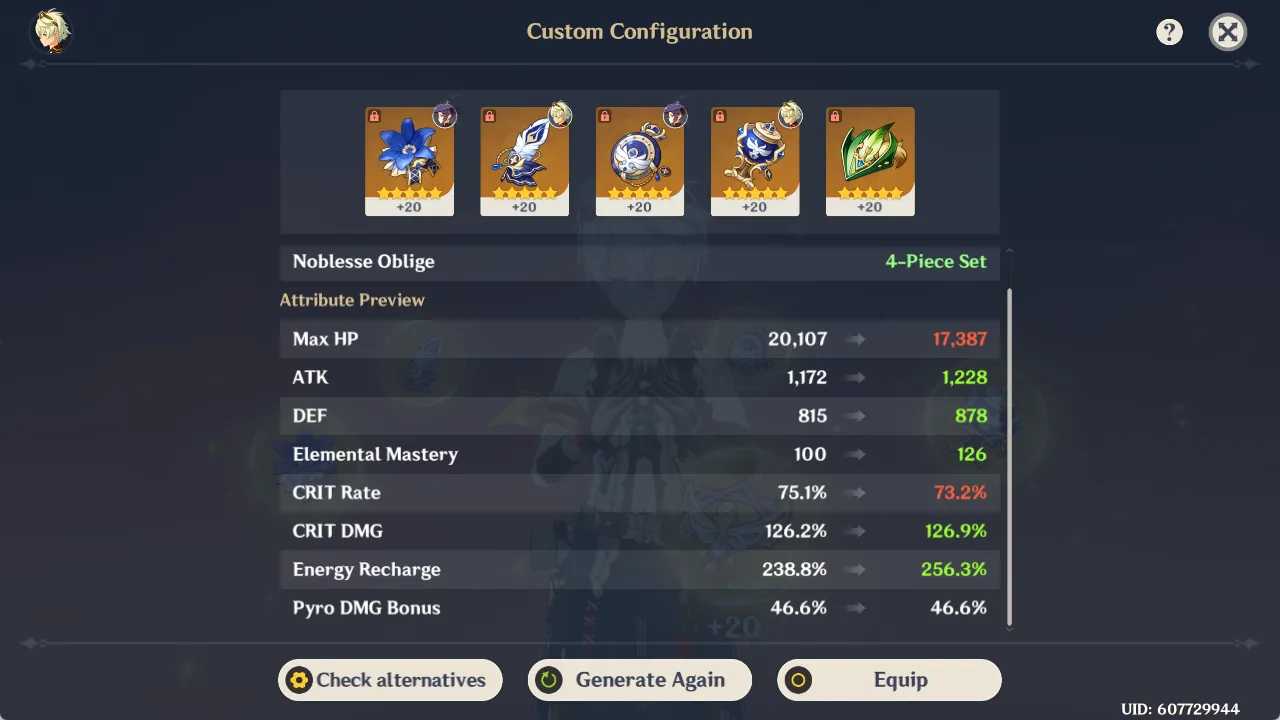Select the Energy Recharge attribute row

tap(640, 569)
